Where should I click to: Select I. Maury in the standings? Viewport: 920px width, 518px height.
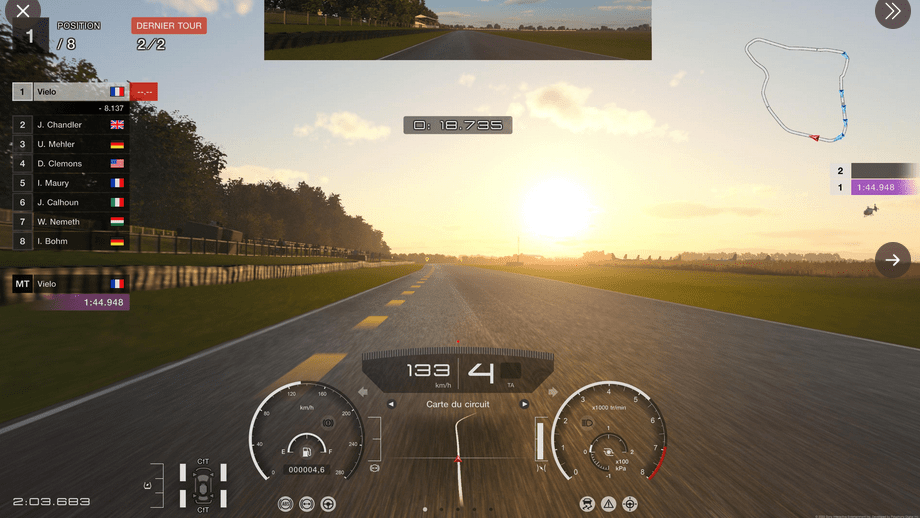point(70,183)
